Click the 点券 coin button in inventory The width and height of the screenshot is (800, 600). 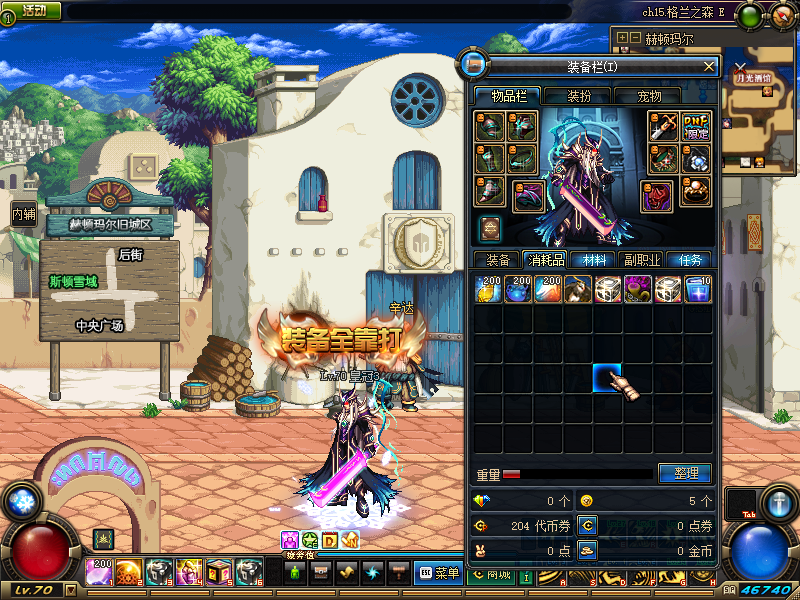tap(588, 524)
